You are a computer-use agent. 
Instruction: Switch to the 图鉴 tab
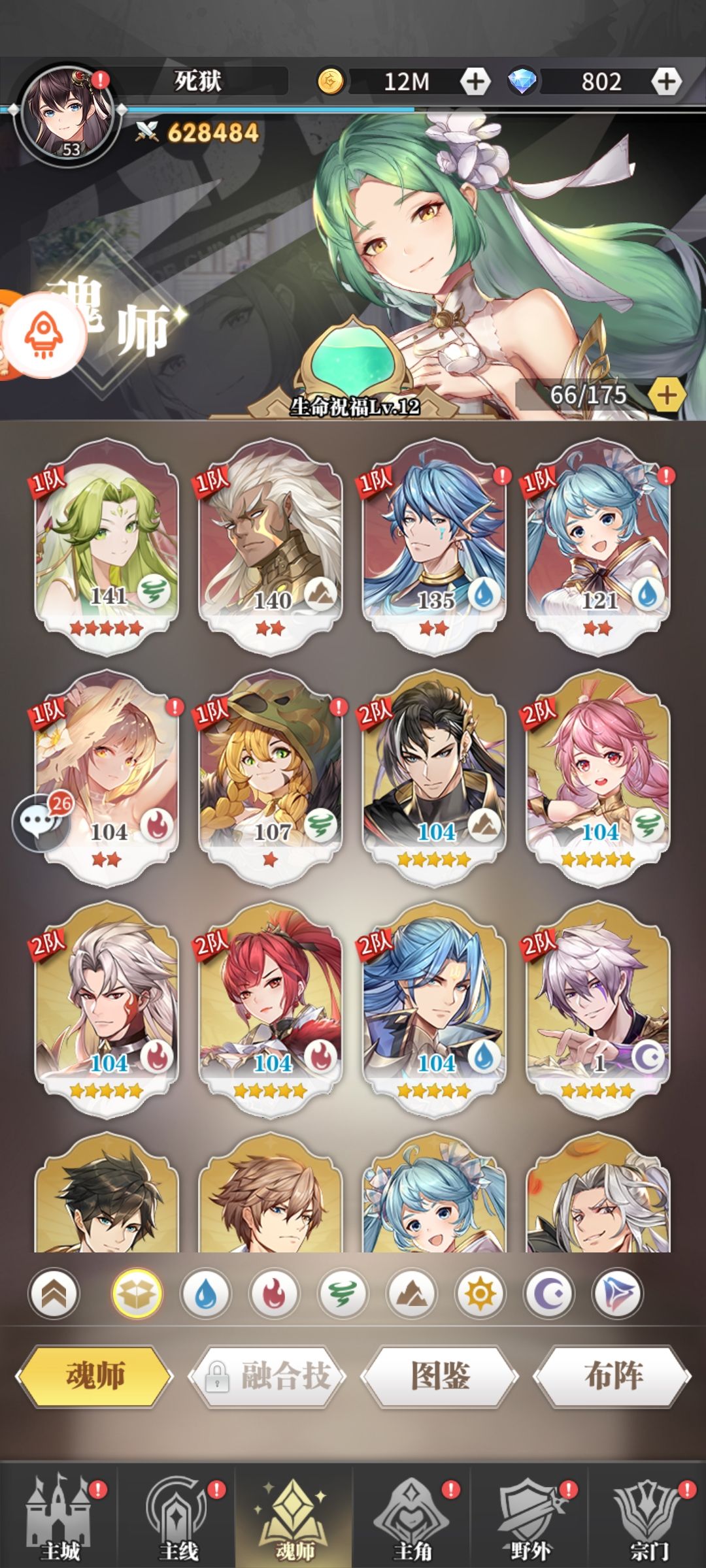pyautogui.click(x=440, y=1375)
